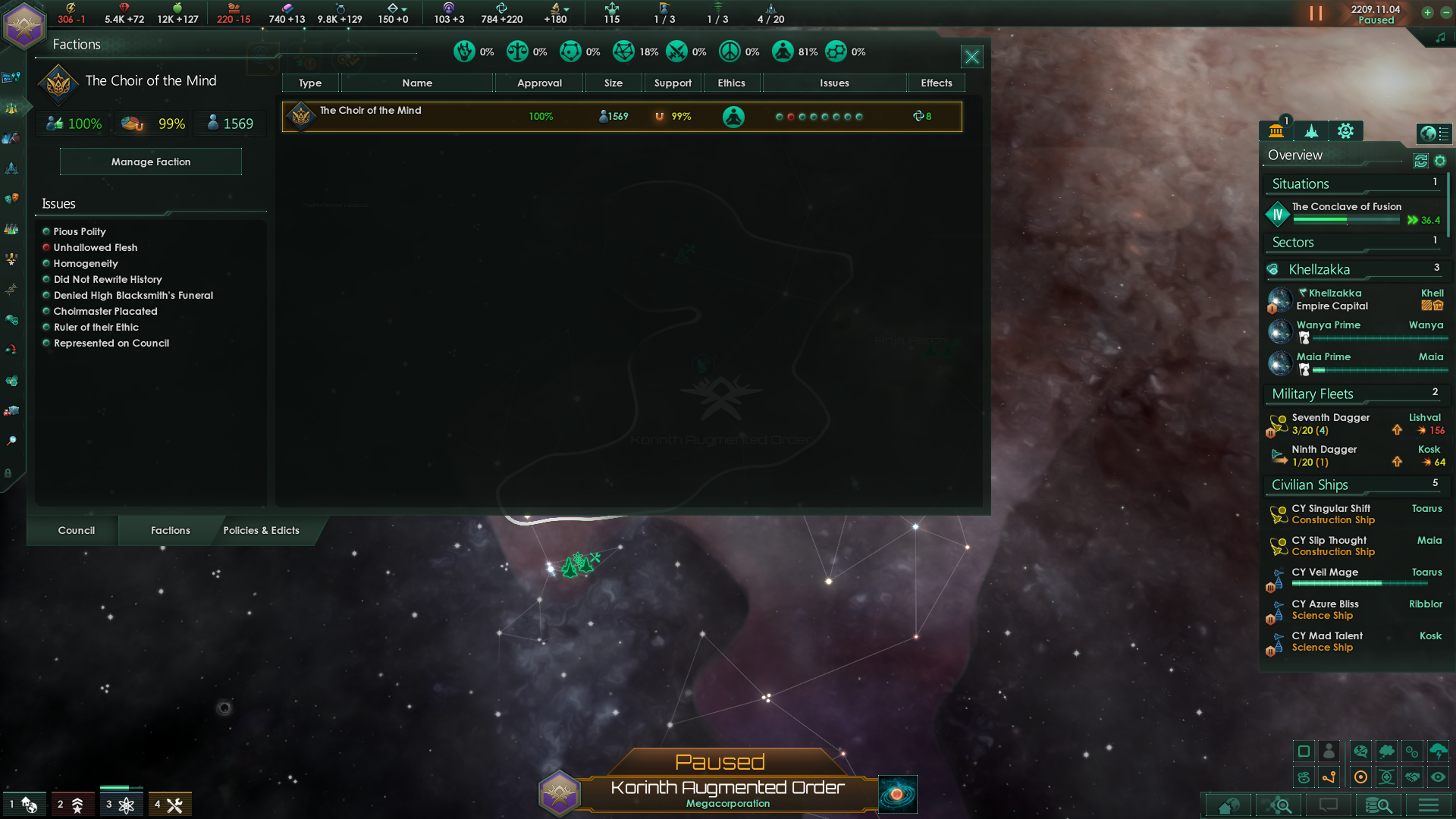The height and width of the screenshot is (819, 1456).
Task: Sort the faction list by the Approval column
Action: pyautogui.click(x=539, y=83)
